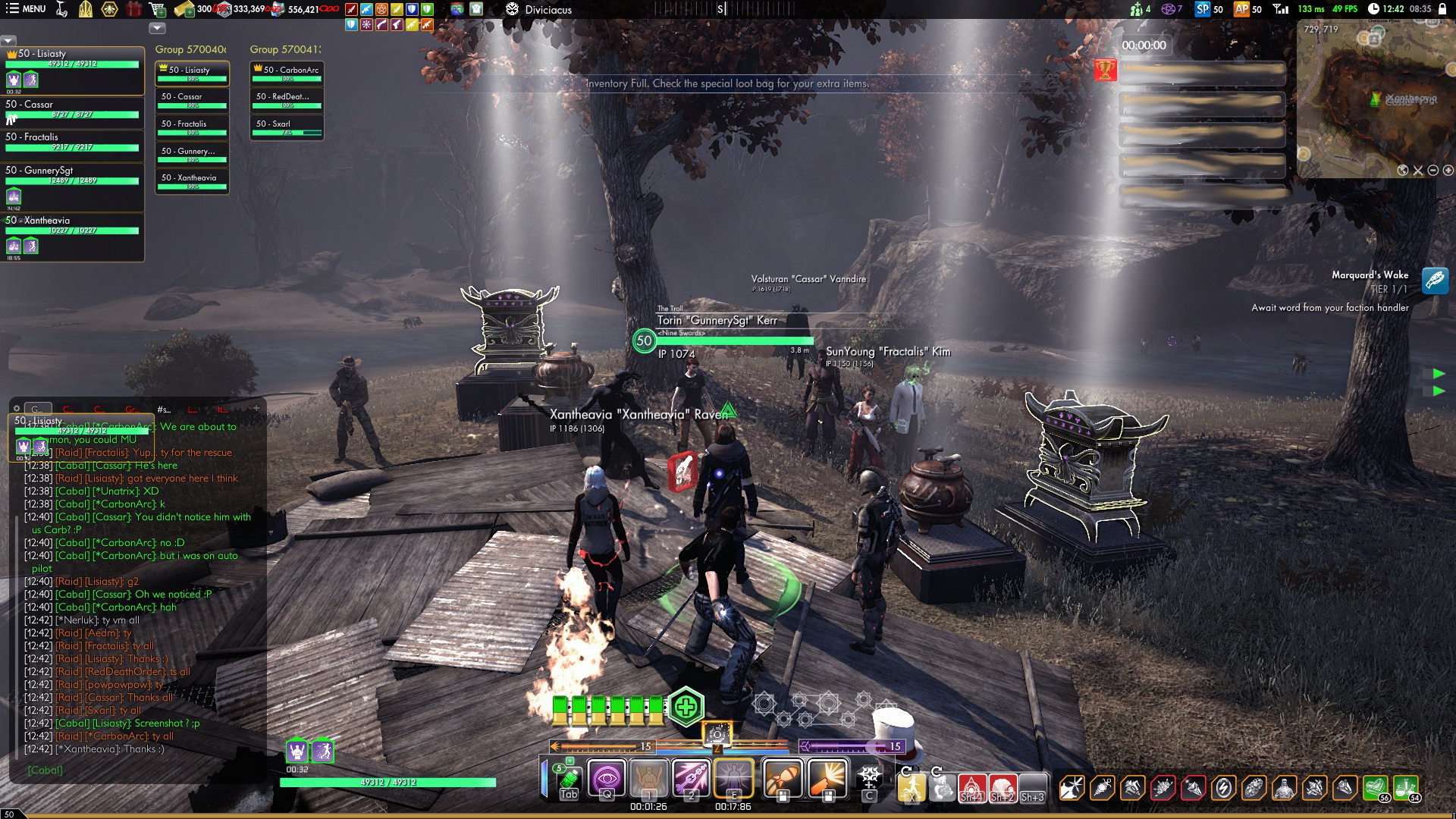Open the main MENU button
This screenshot has width=1456, height=819.
26,9
